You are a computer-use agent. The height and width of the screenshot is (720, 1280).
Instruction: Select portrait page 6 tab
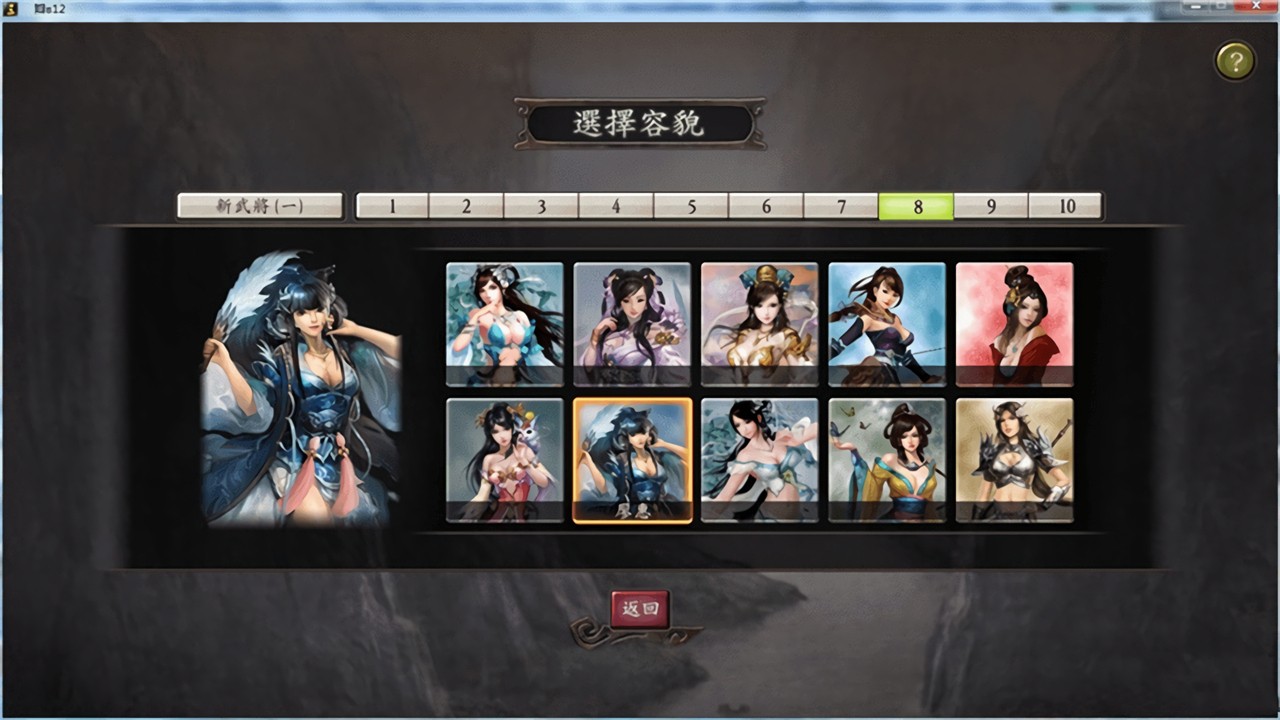click(x=766, y=206)
